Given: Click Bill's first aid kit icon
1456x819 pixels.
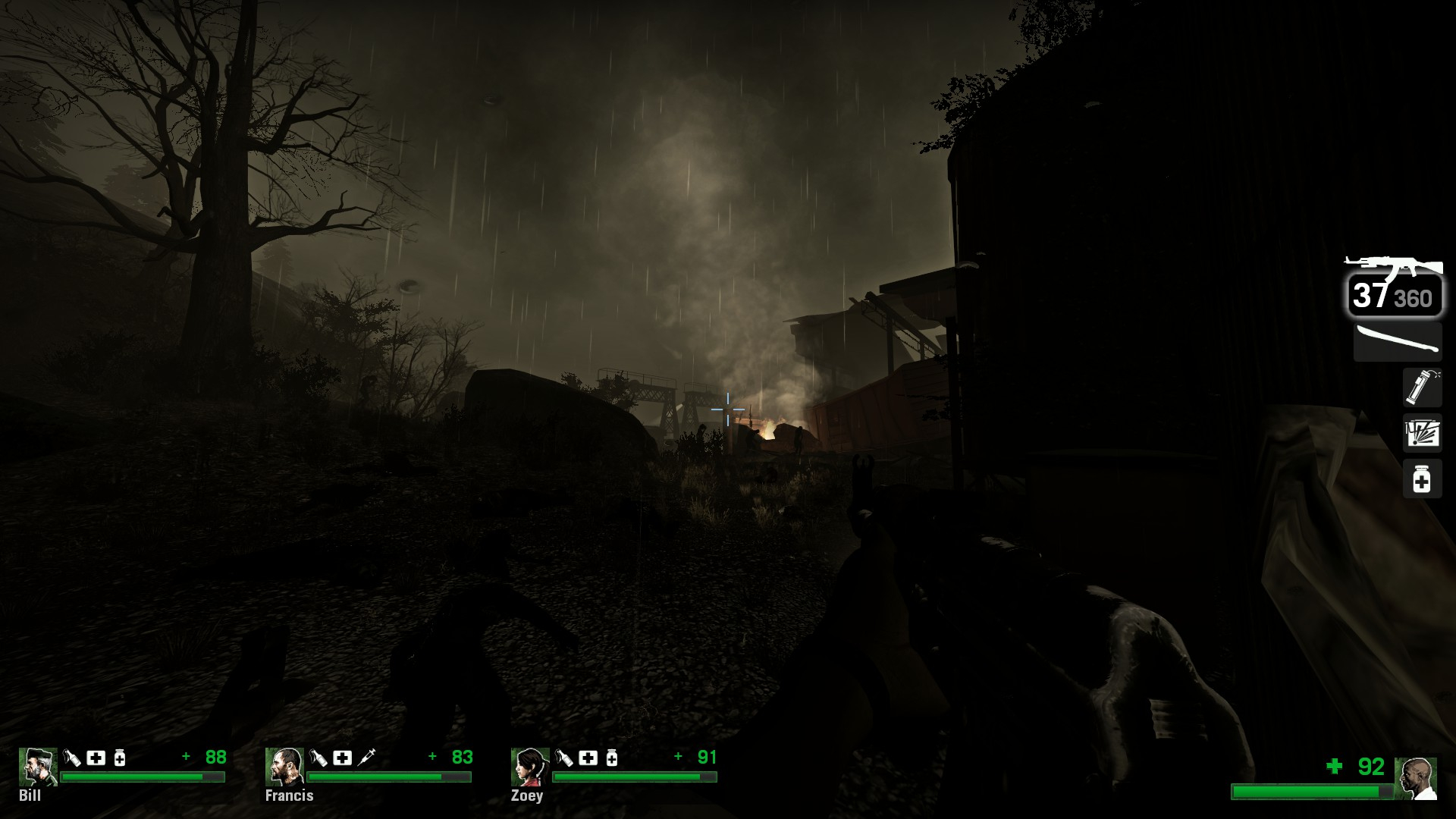Looking at the screenshot, I should coord(96,758).
